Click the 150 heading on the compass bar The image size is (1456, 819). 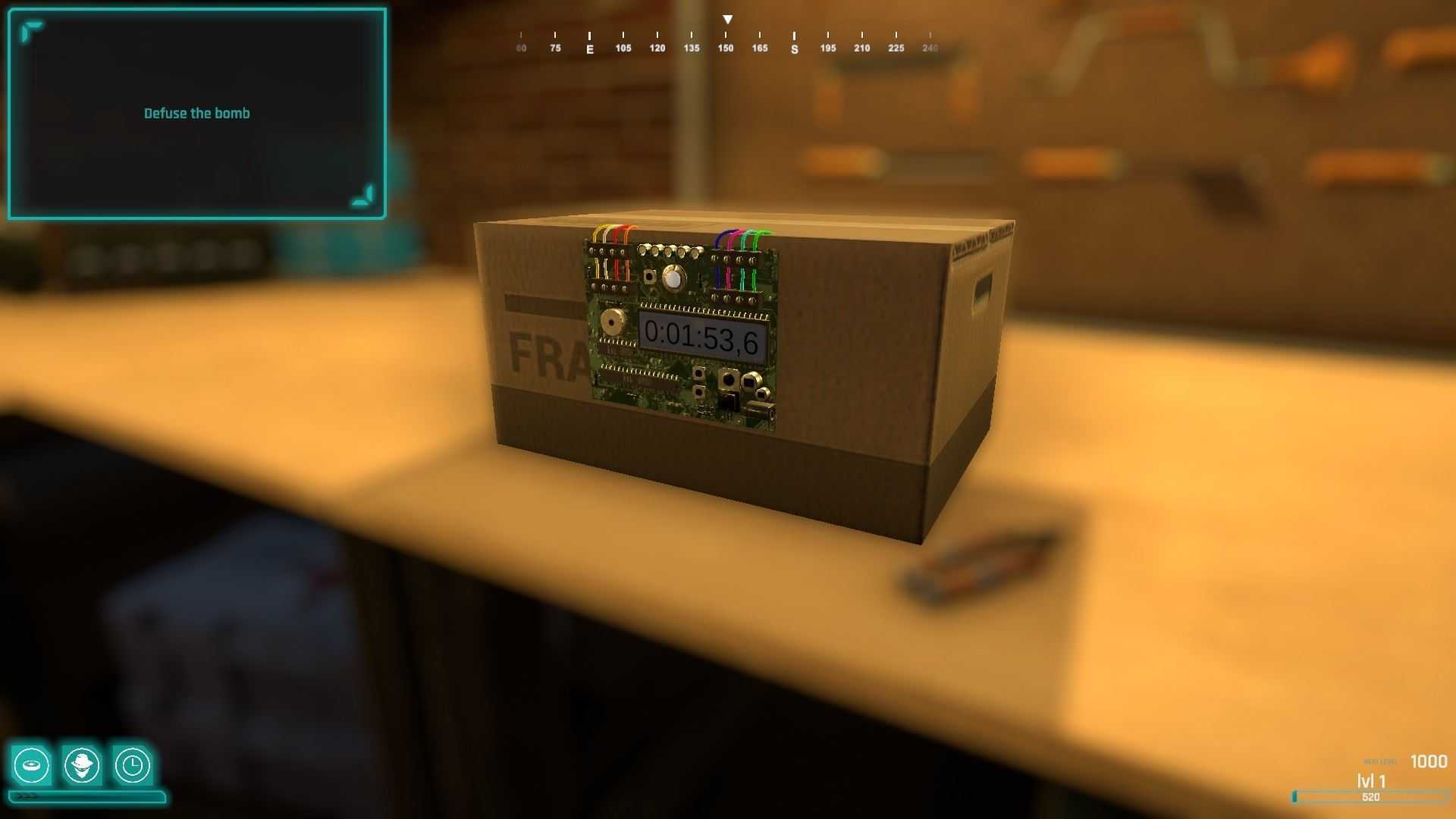tap(725, 47)
